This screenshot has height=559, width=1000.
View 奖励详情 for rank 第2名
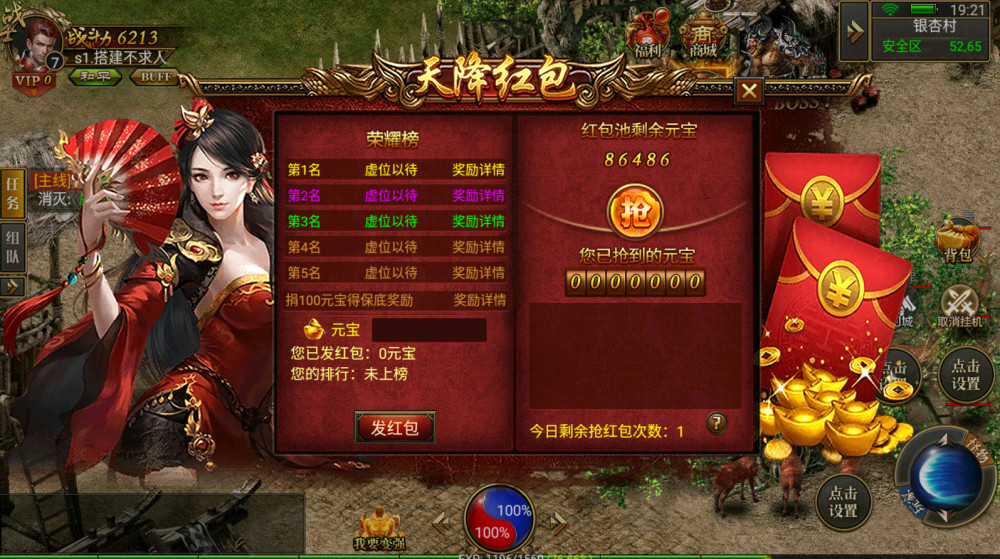479,195
